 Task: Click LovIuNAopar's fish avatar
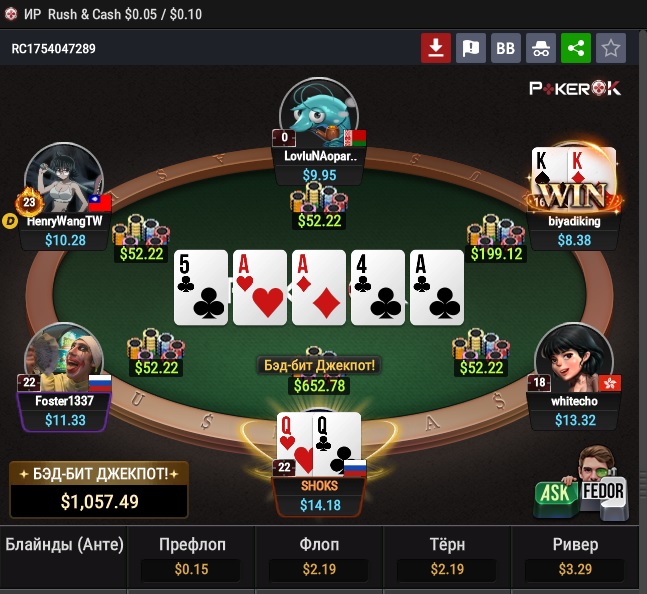320,112
